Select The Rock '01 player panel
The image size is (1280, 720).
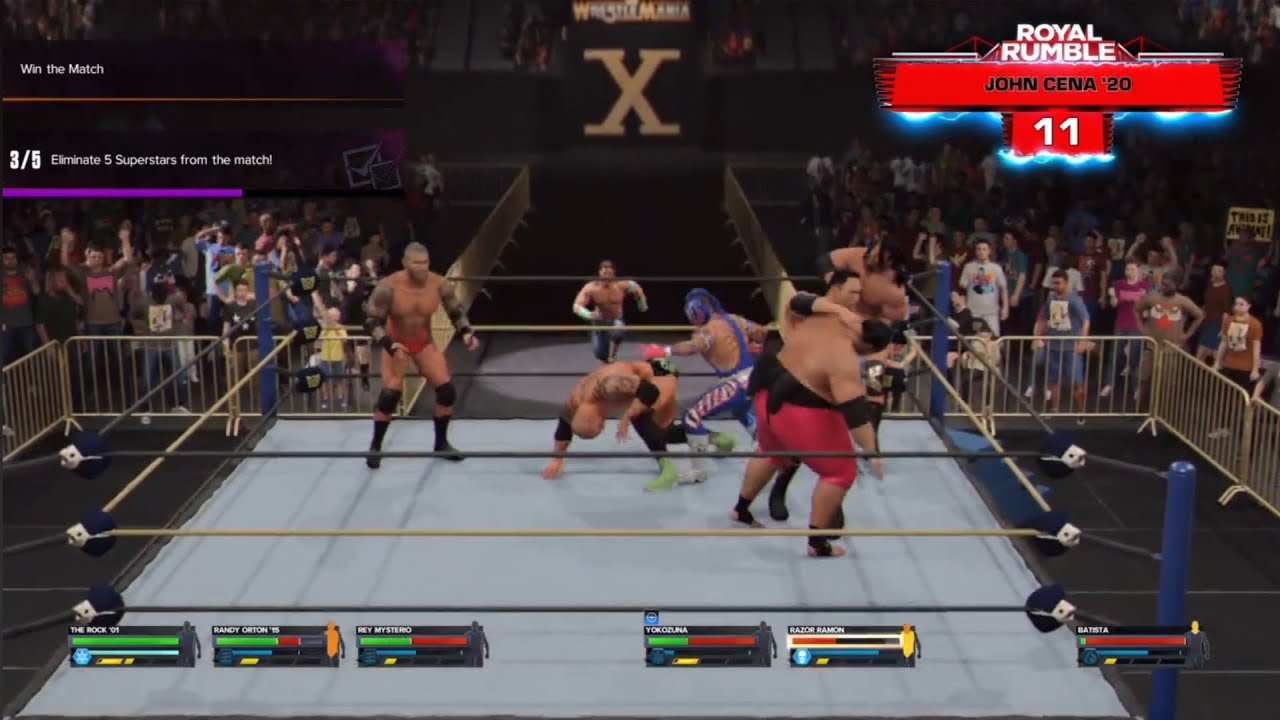tap(133, 646)
